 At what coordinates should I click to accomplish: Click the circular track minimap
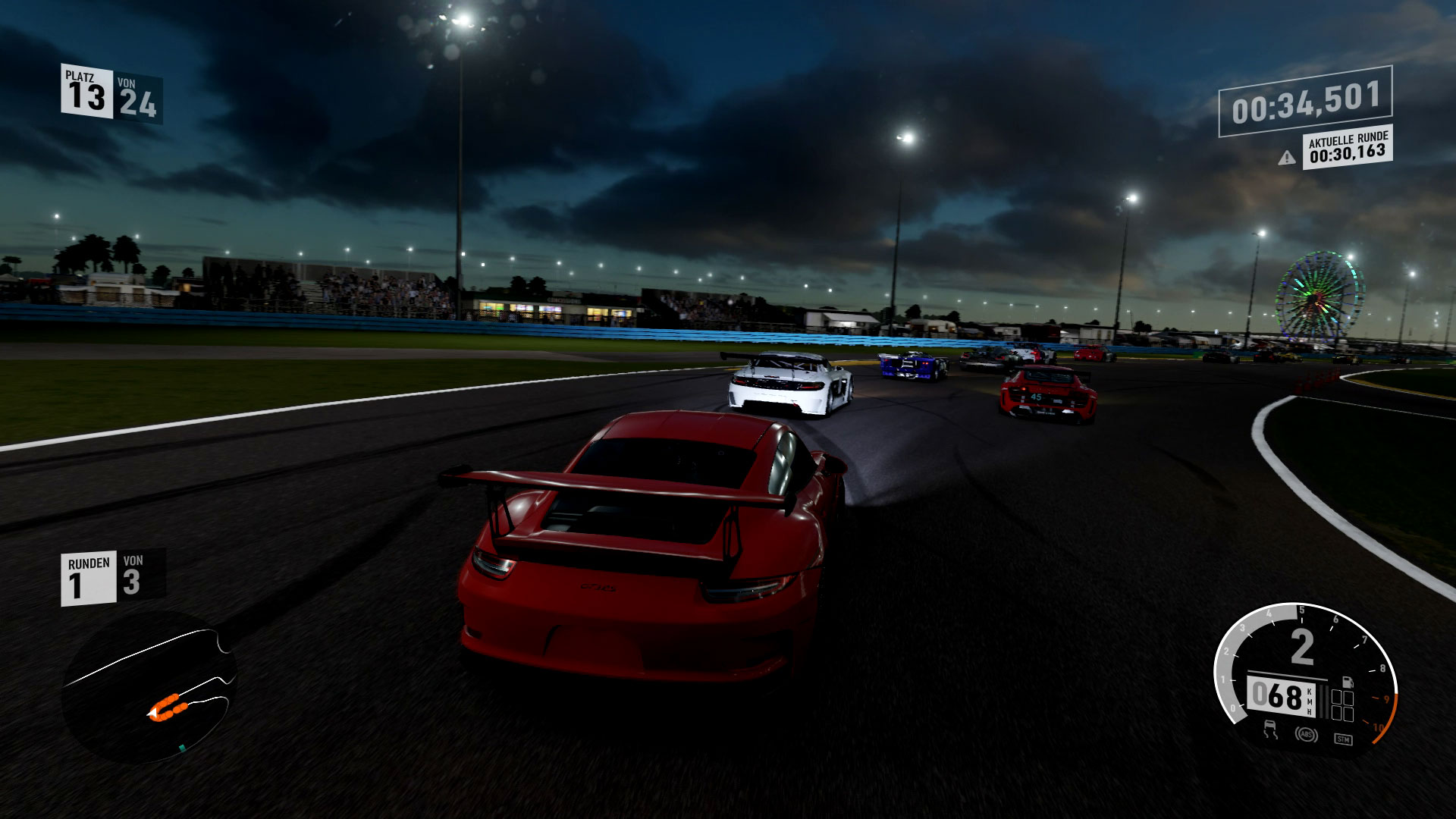pos(149,686)
